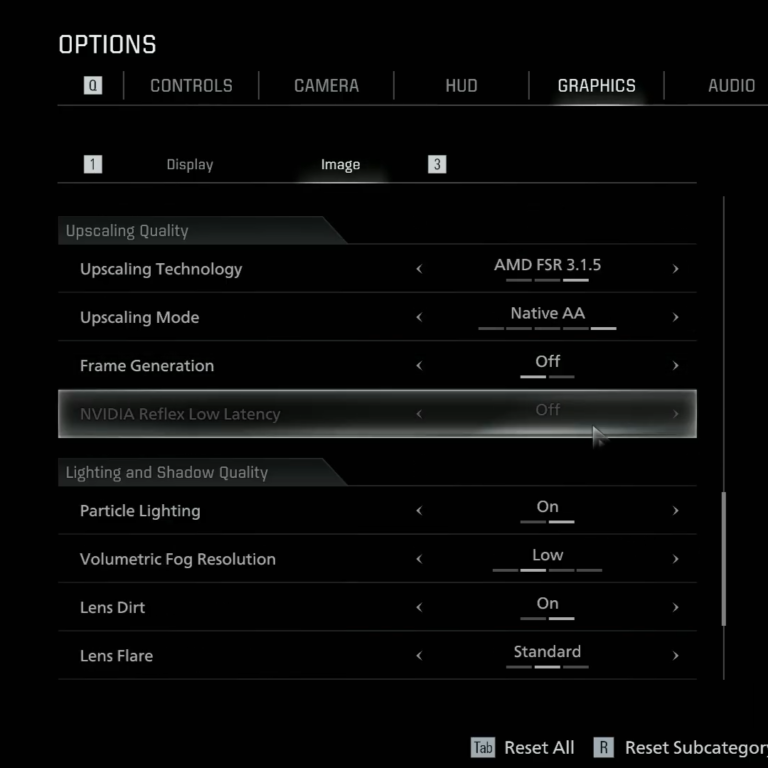Change Upscaling Mode to previous option
Viewport: 768px width, 768px height.
pyautogui.click(x=419, y=317)
